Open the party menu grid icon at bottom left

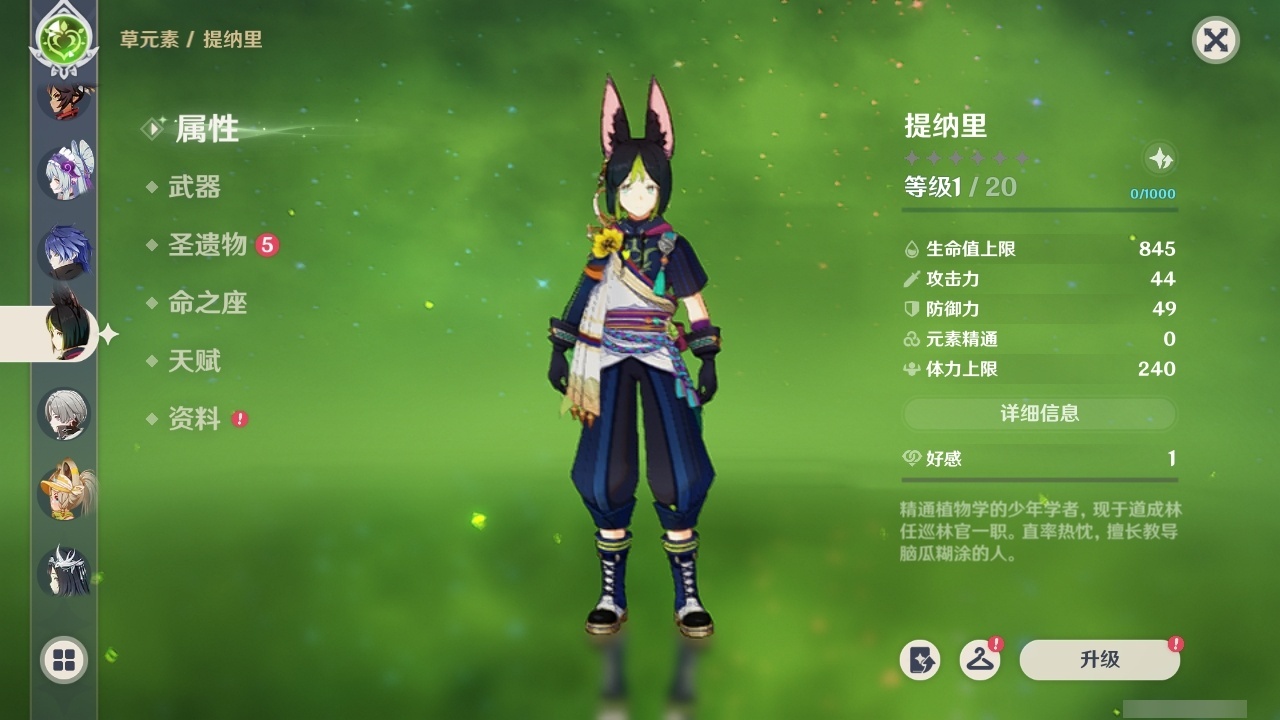pyautogui.click(x=63, y=660)
